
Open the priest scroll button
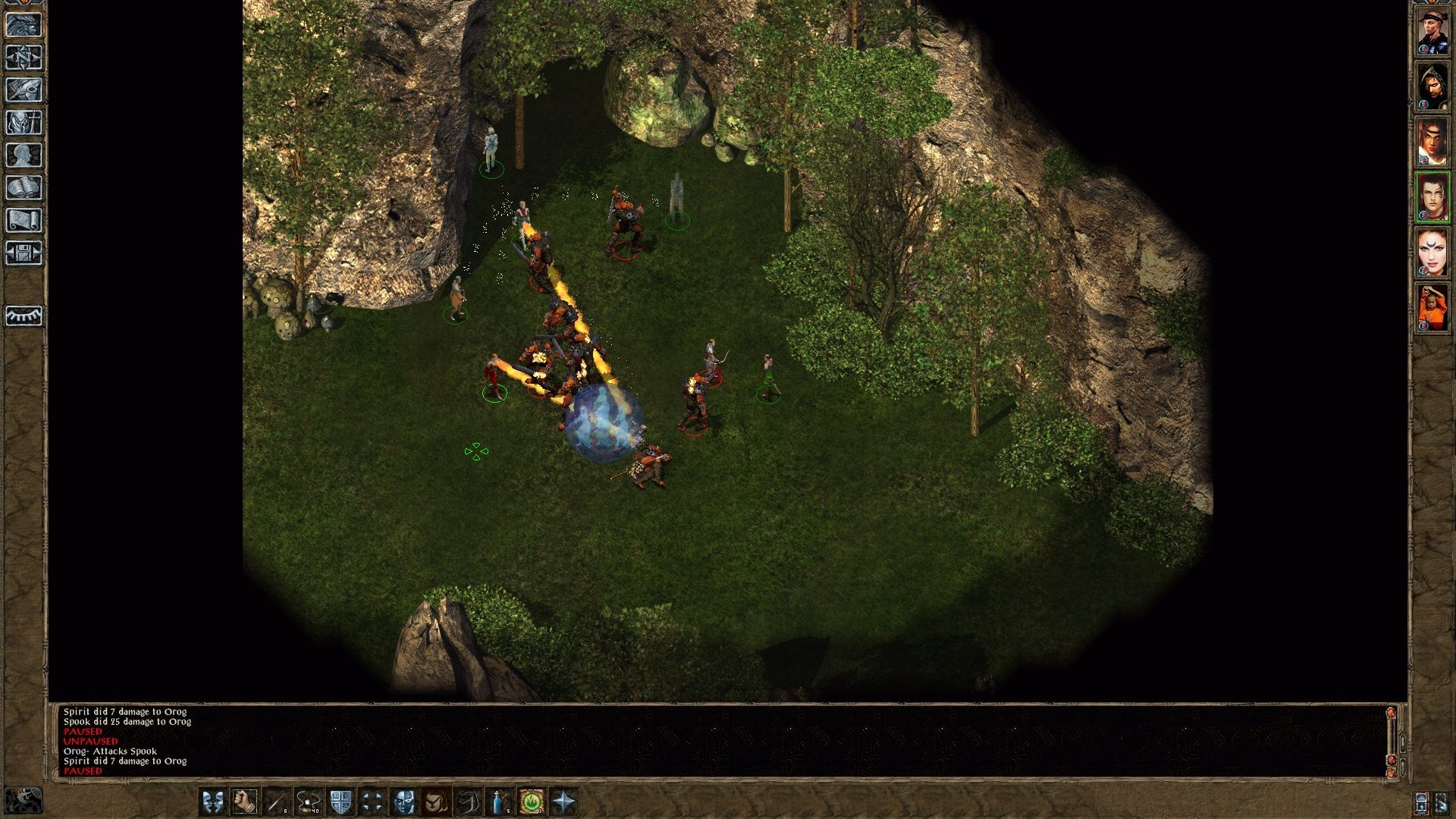tap(24, 221)
